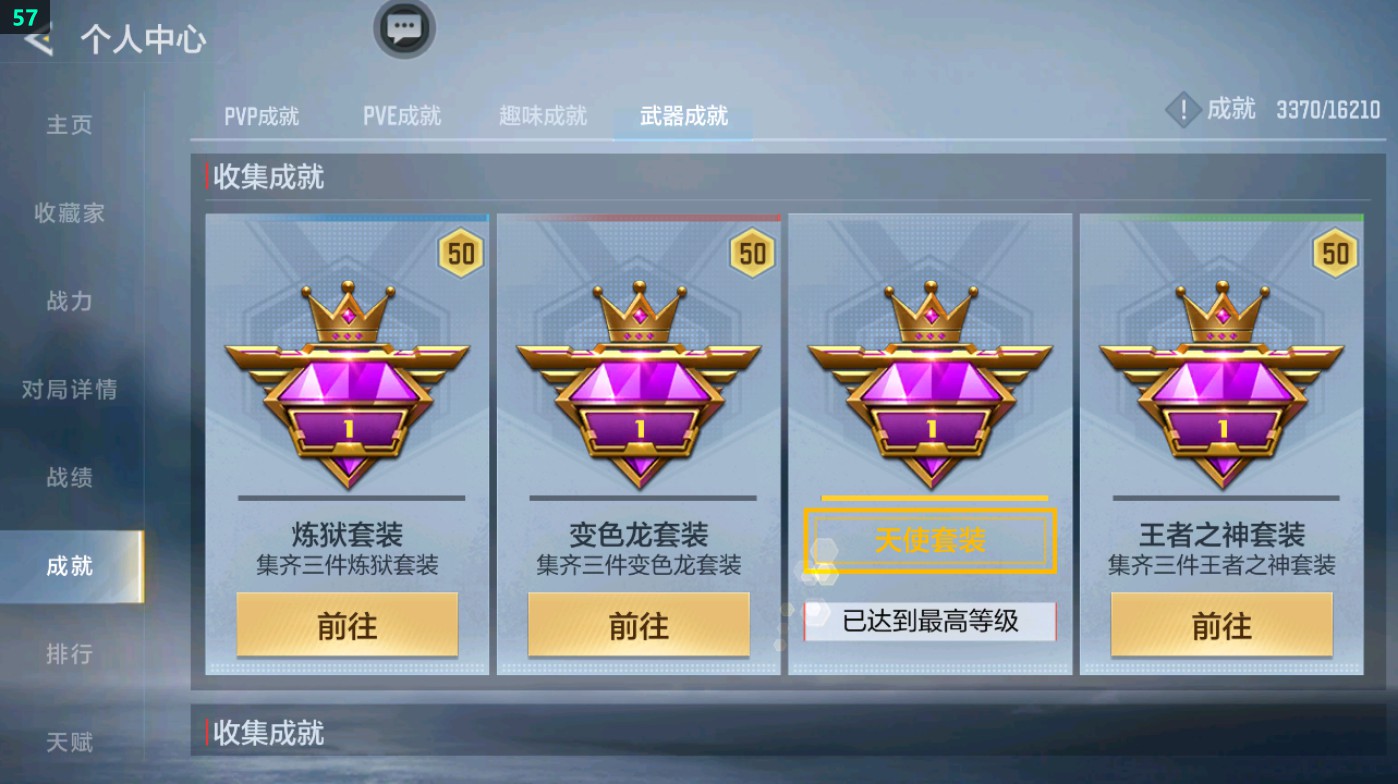
Task: Click the 已达到最高等级 status bar
Action: point(930,621)
